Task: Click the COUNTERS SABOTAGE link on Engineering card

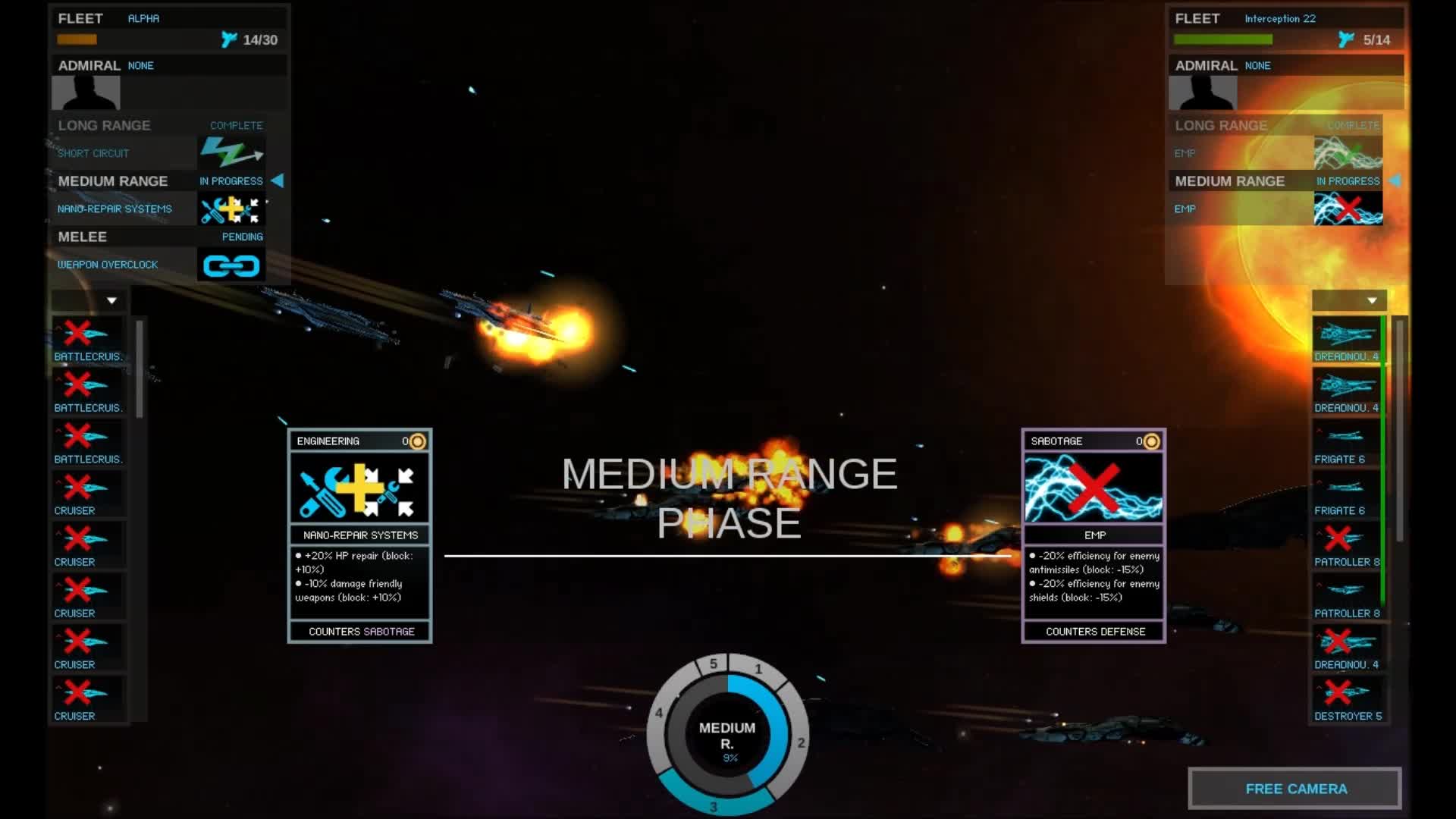Action: pos(361,630)
